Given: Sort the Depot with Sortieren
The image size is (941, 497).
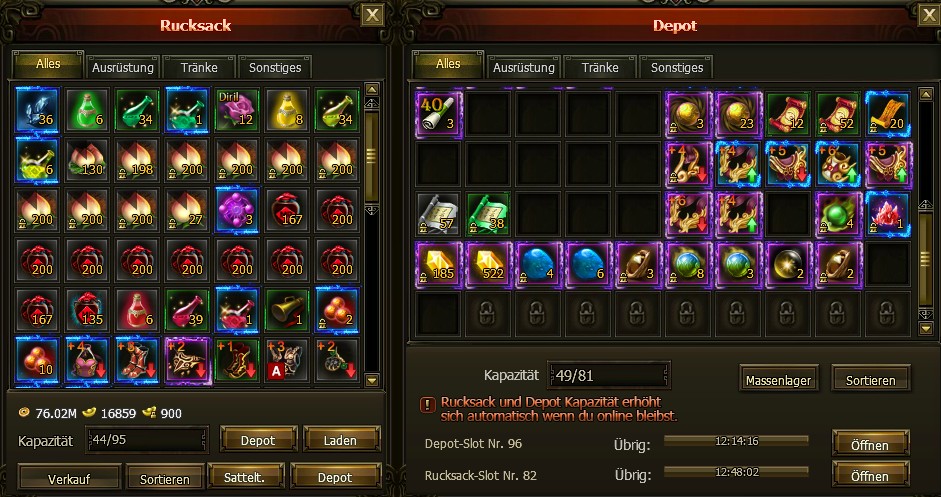Looking at the screenshot, I should click(871, 380).
